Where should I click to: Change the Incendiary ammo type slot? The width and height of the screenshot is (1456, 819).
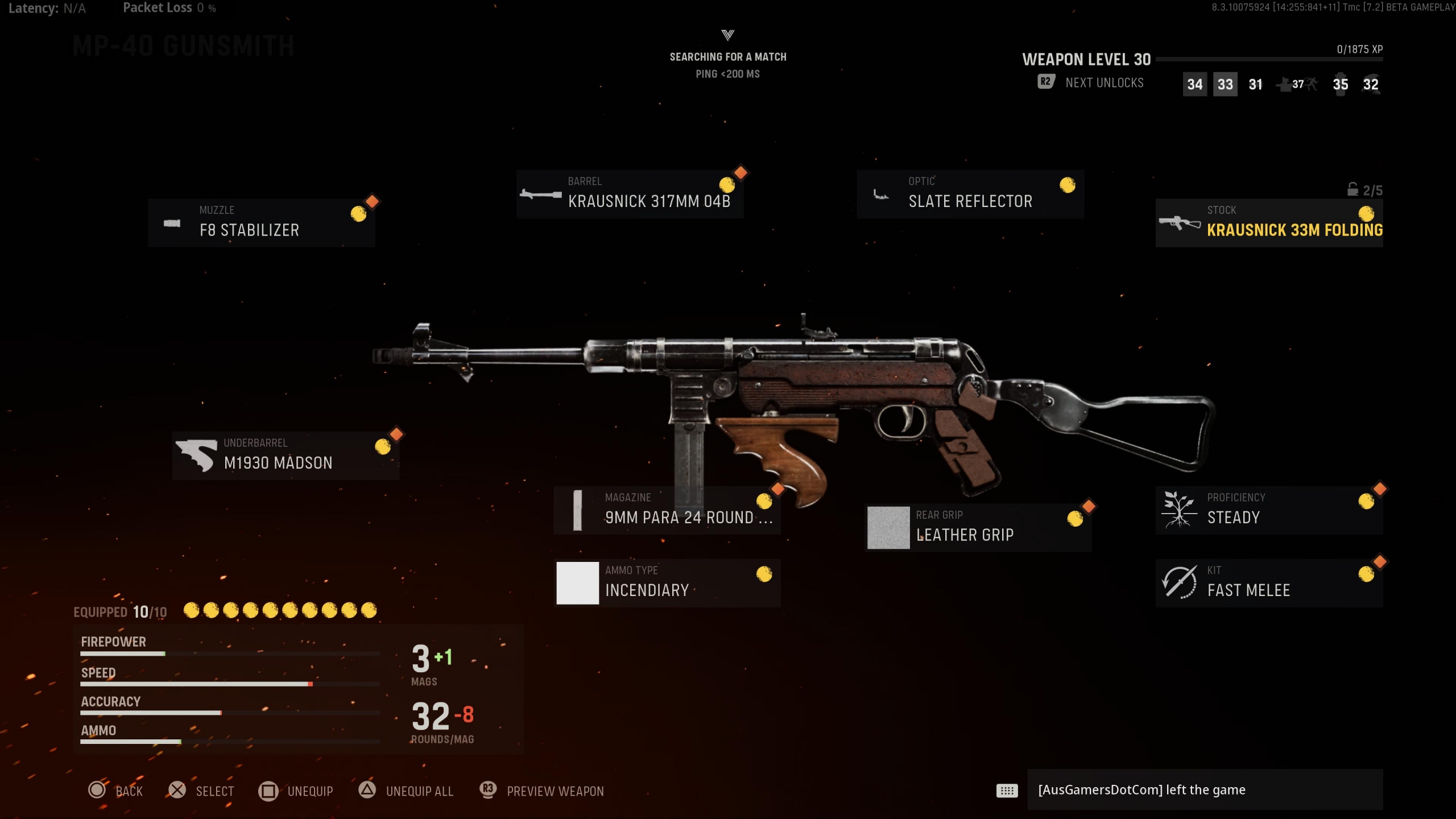[x=667, y=583]
